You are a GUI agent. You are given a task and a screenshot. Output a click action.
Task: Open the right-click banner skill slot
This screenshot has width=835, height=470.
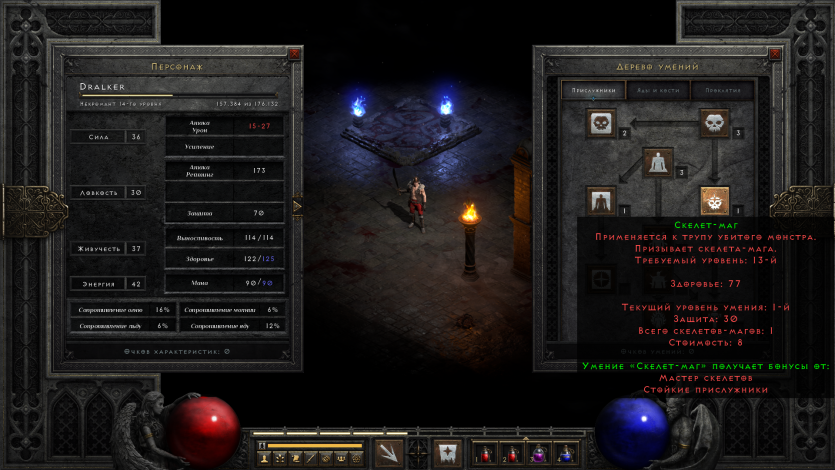pos(446,452)
